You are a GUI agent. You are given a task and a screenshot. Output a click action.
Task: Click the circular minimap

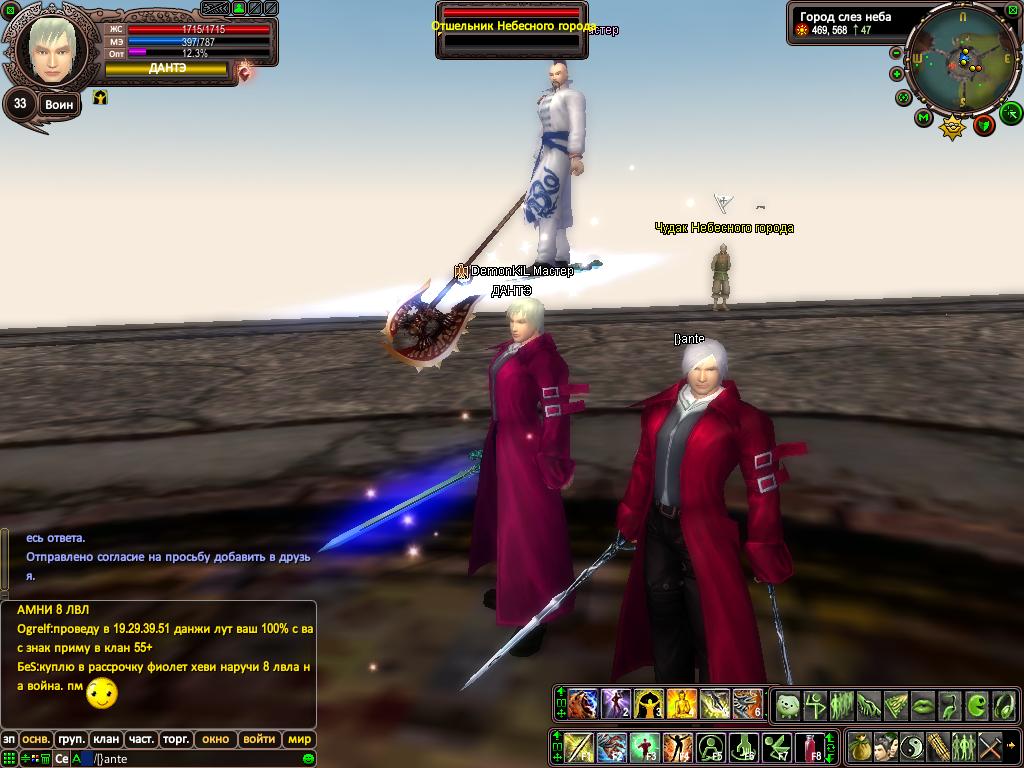(962, 58)
